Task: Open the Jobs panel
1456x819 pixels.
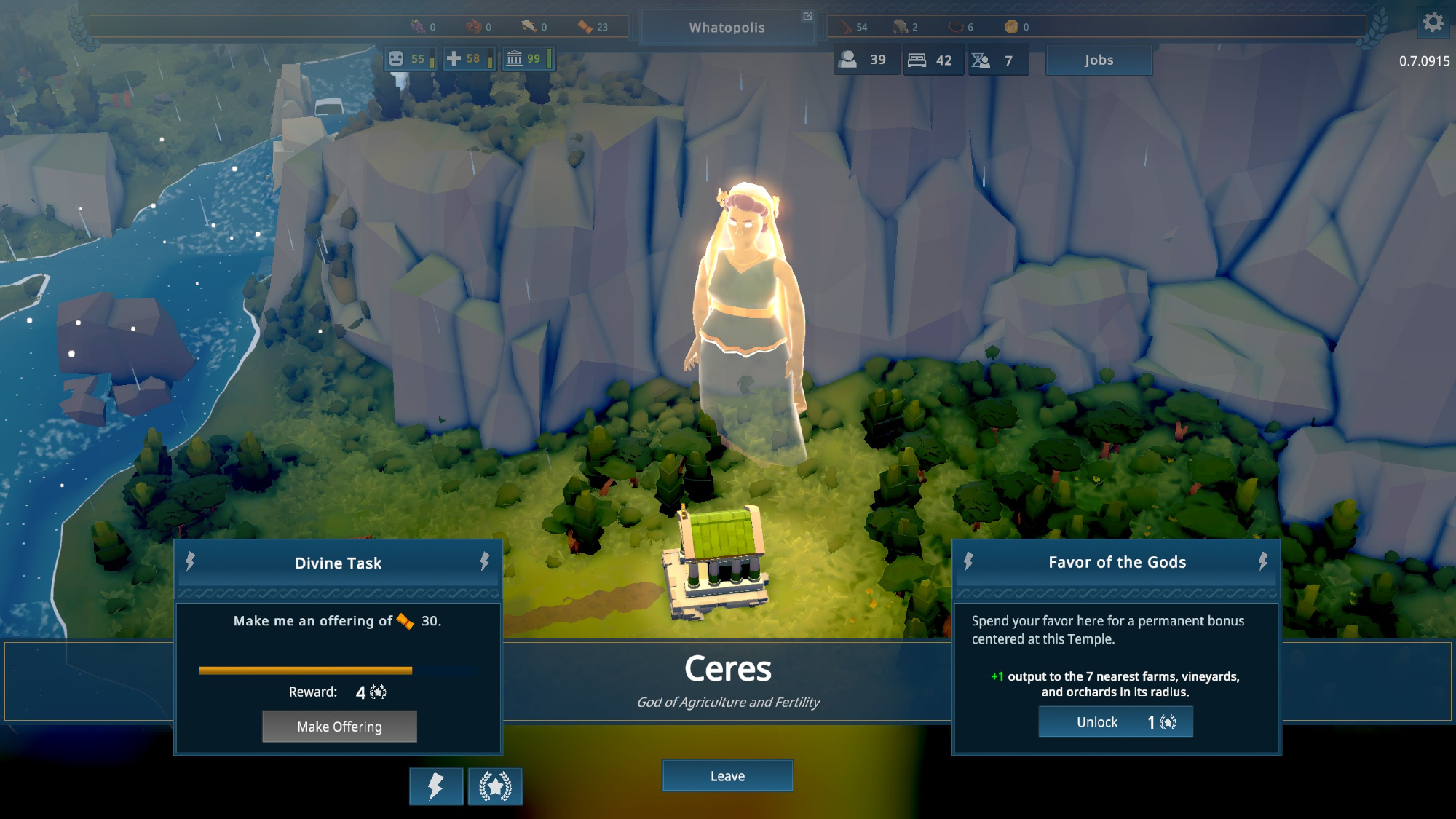Action: coord(1099,60)
